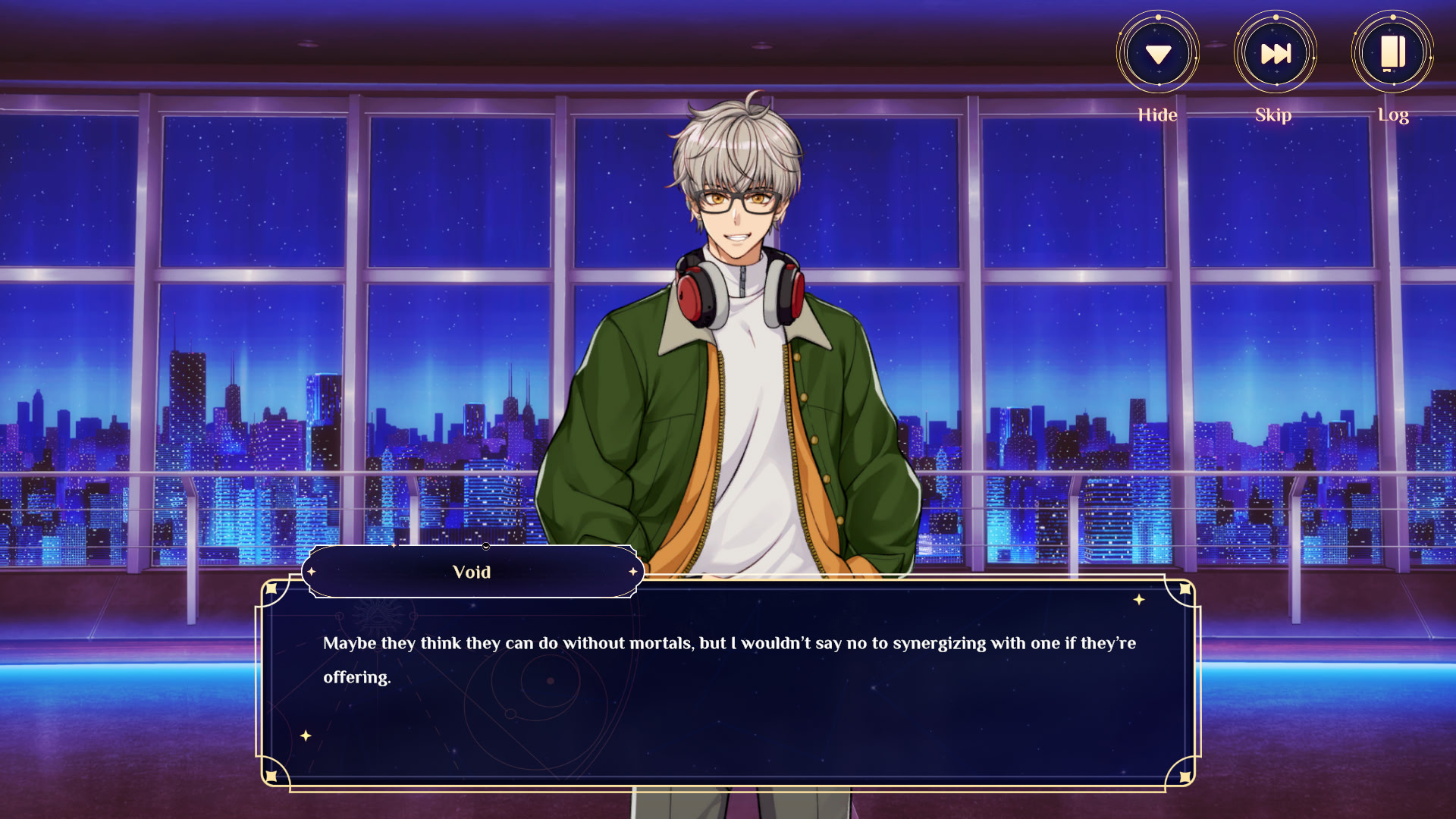Image resolution: width=1456 pixels, height=819 pixels.
Task: Hide the dialogue box with the Hide button
Action: (1158, 54)
